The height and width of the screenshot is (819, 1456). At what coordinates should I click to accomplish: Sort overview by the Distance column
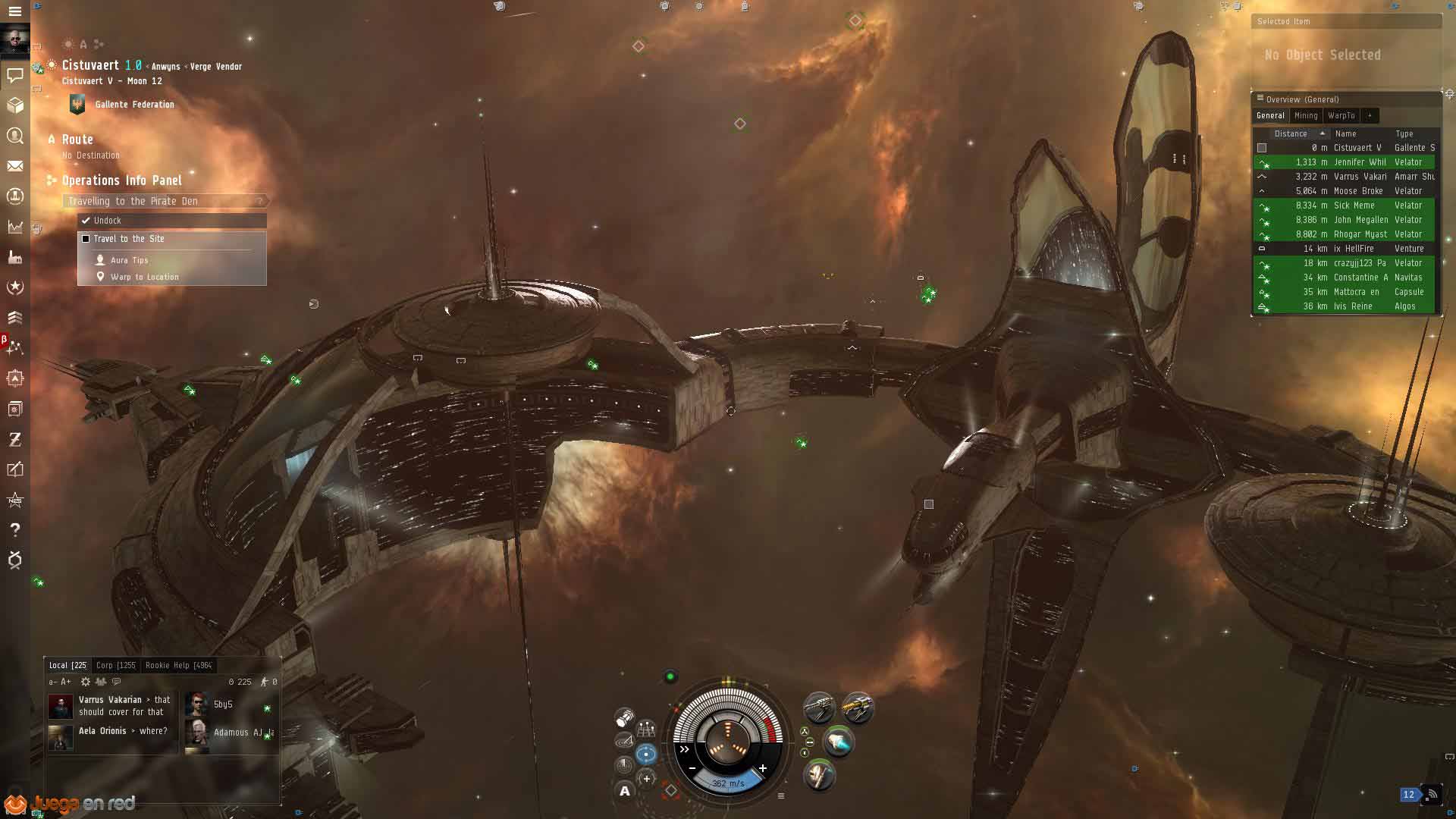(x=1291, y=133)
